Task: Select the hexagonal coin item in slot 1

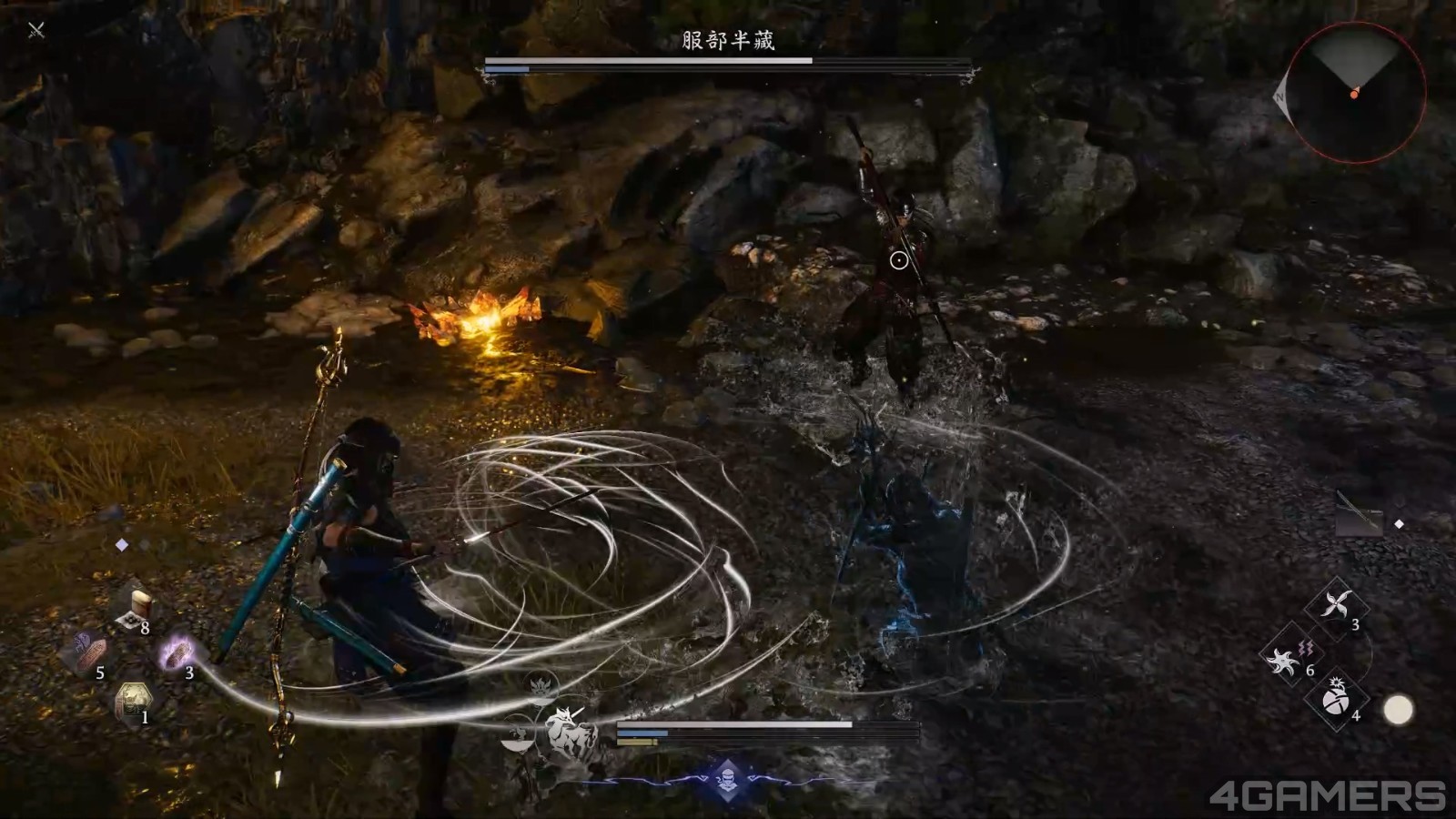Action: pos(132,697)
